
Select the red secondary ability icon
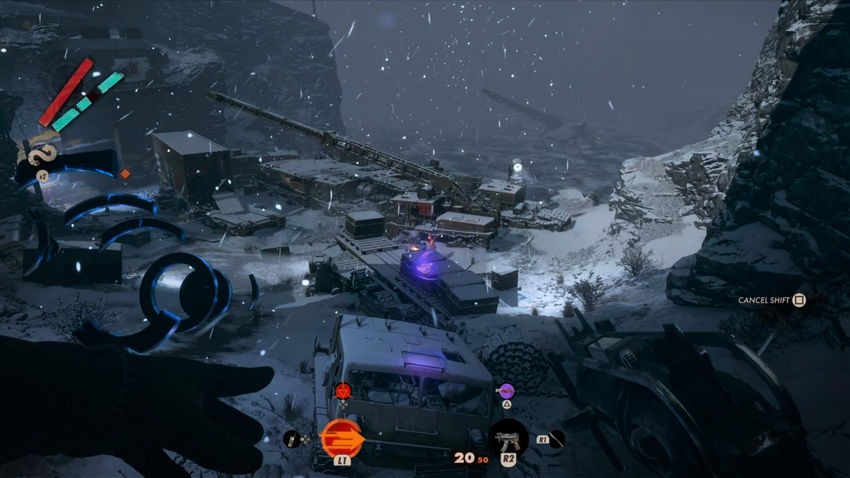(x=343, y=390)
